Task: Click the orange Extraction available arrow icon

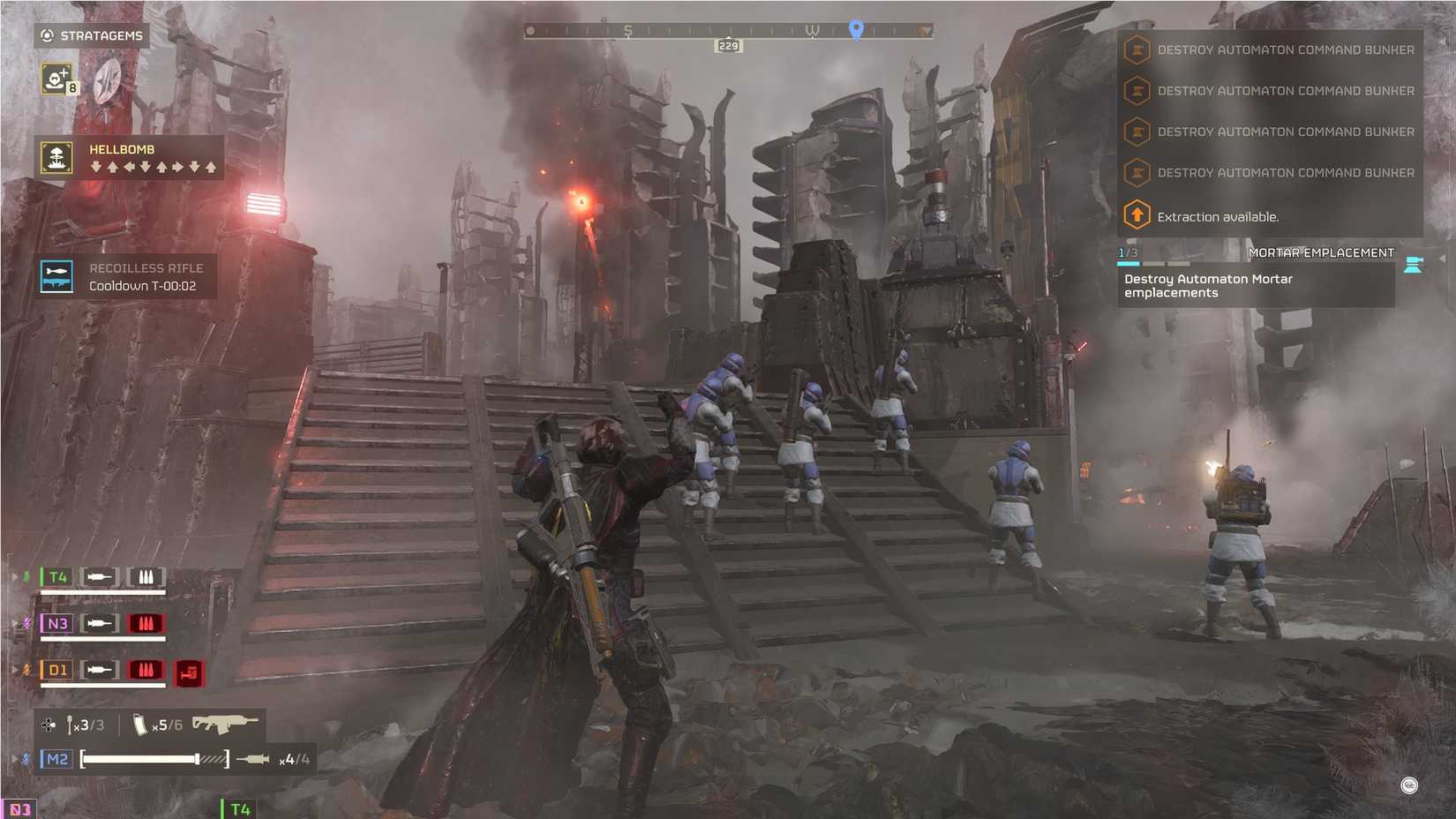Action: [x=1136, y=215]
